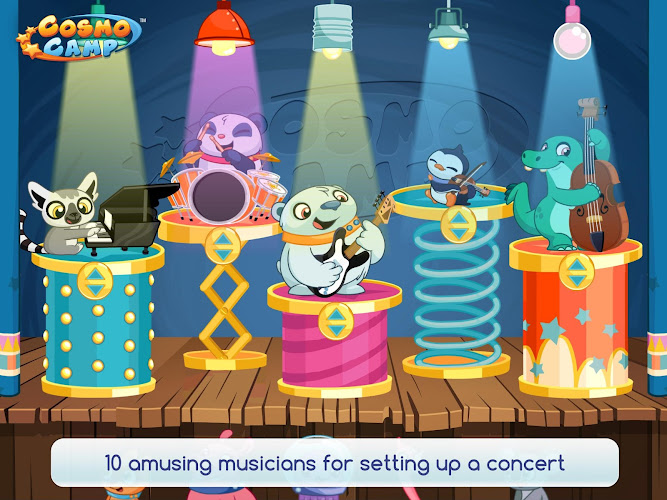The image size is (667, 500).
Task: Tap the up-down arrow button under the panda drummer
Action: tap(222, 244)
